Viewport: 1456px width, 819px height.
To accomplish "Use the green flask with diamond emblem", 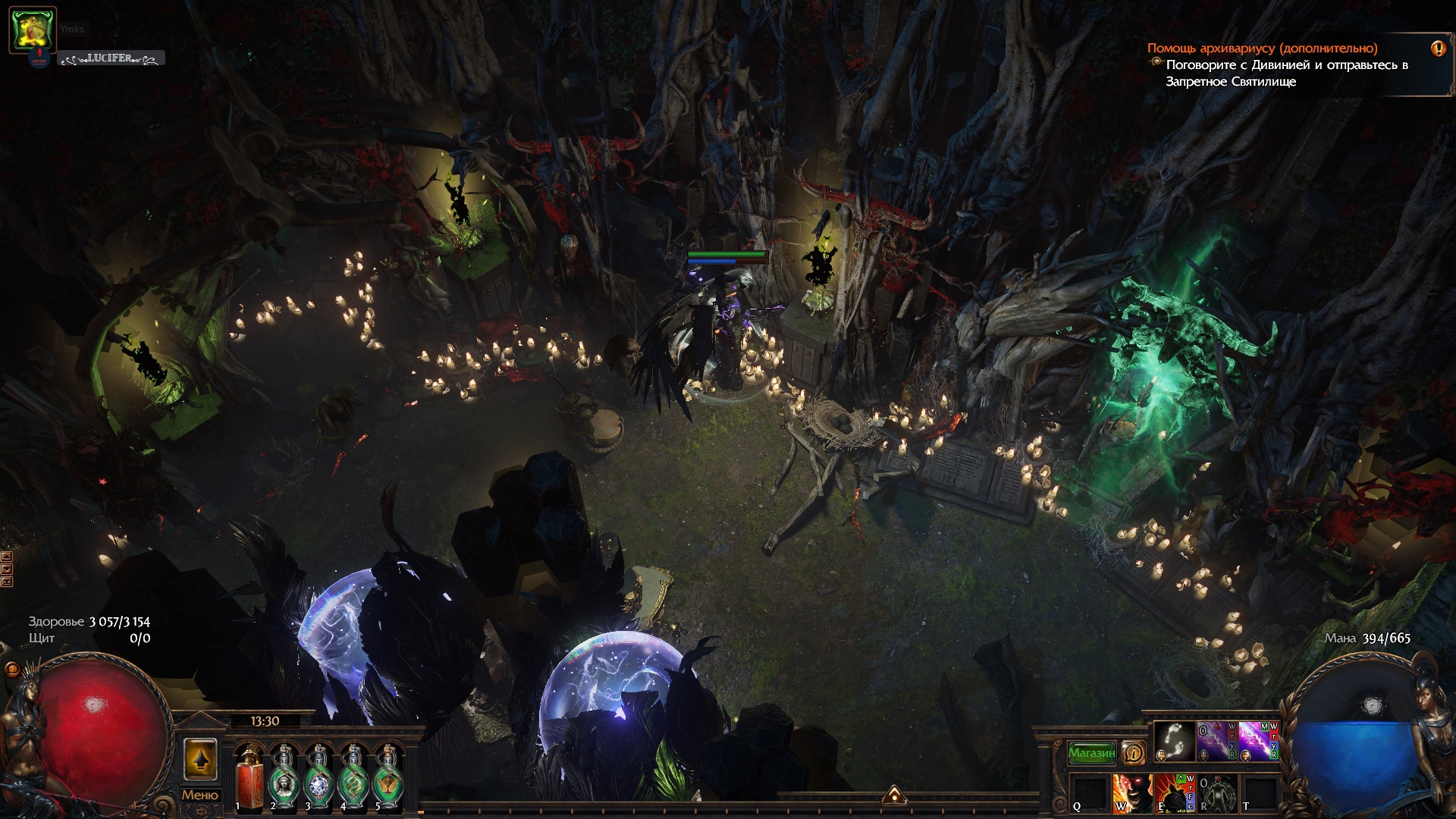I will [317, 777].
